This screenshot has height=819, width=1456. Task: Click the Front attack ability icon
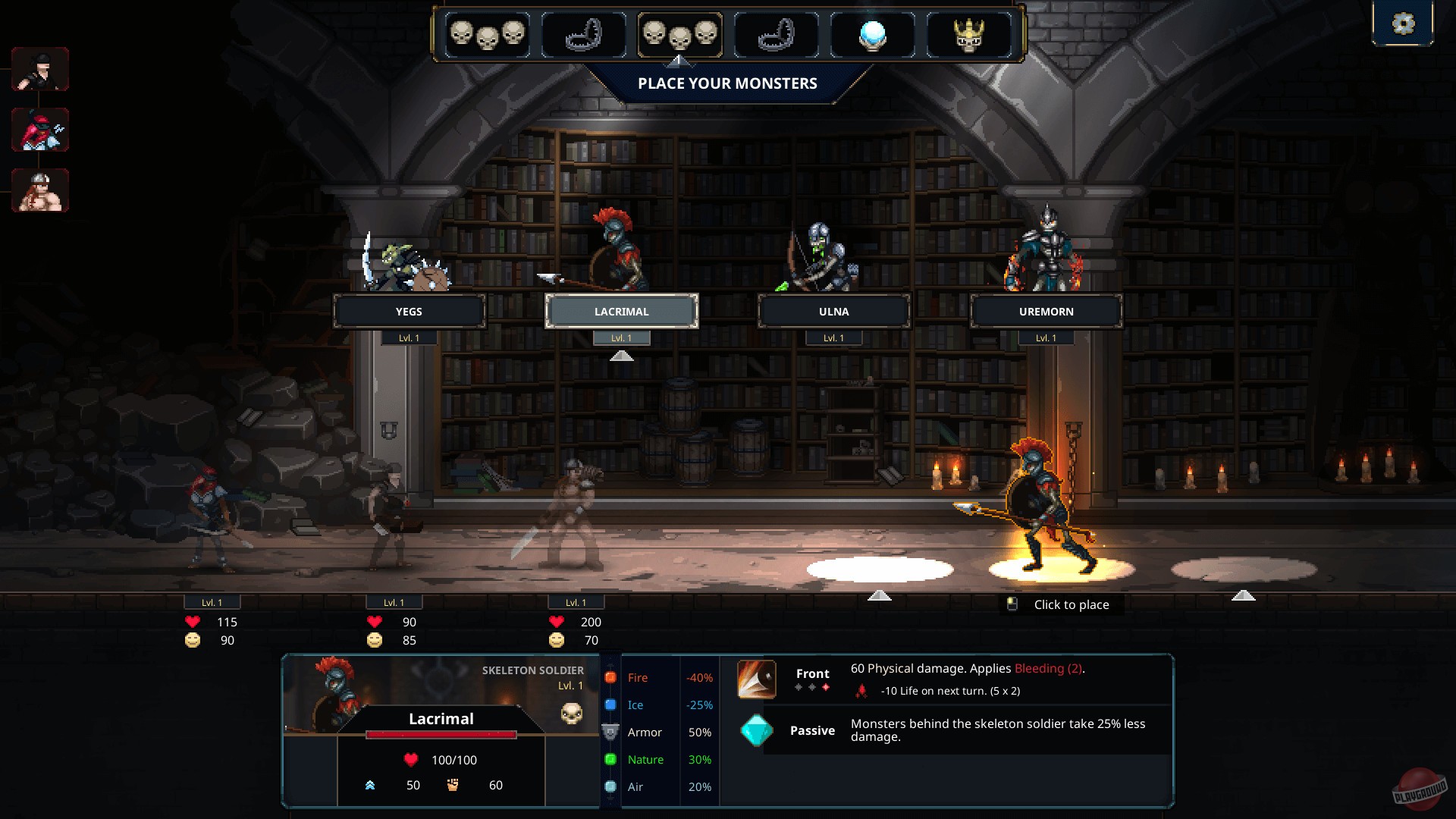[755, 679]
